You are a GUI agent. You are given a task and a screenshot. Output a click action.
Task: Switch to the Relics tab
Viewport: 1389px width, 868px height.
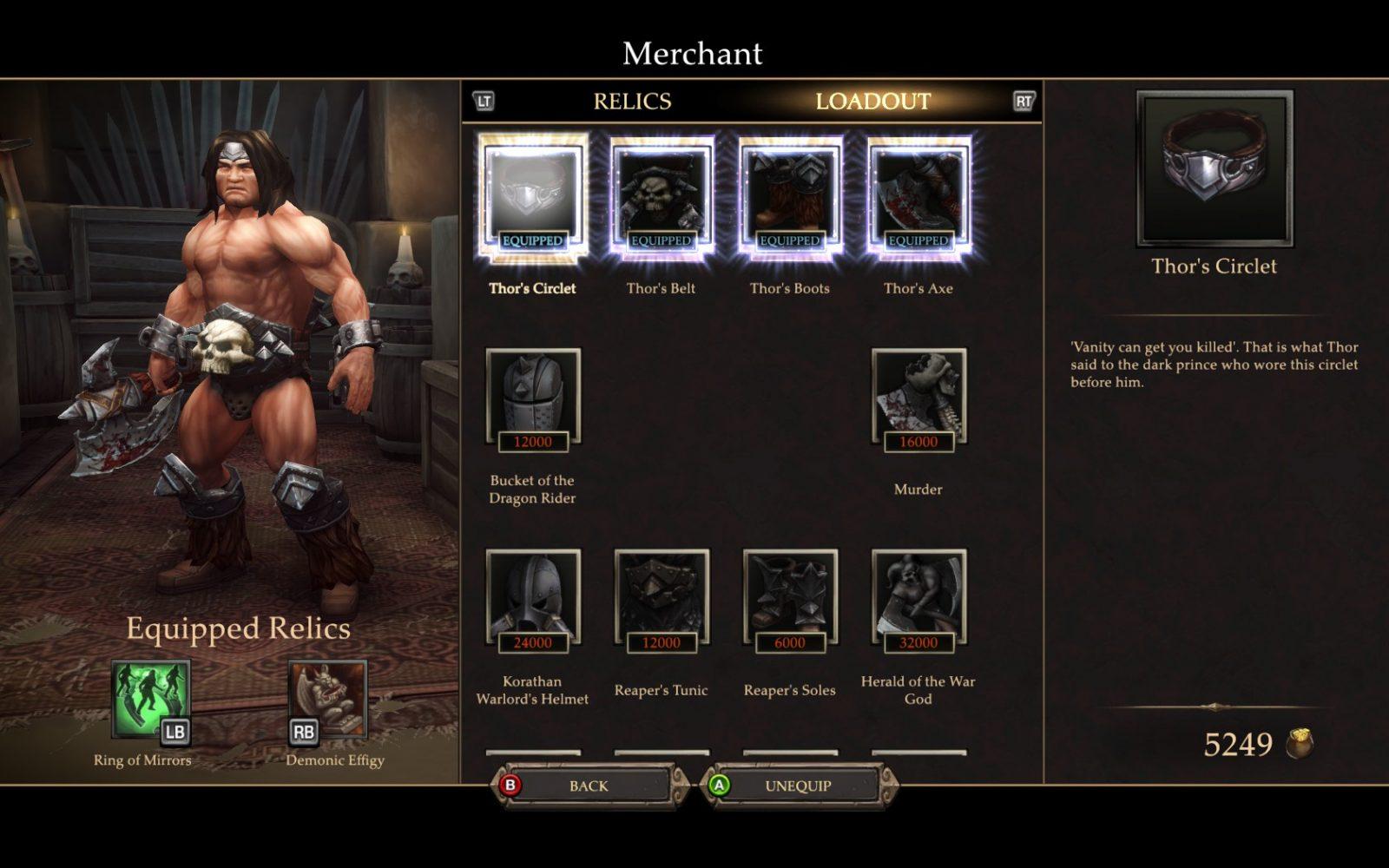[x=632, y=102]
